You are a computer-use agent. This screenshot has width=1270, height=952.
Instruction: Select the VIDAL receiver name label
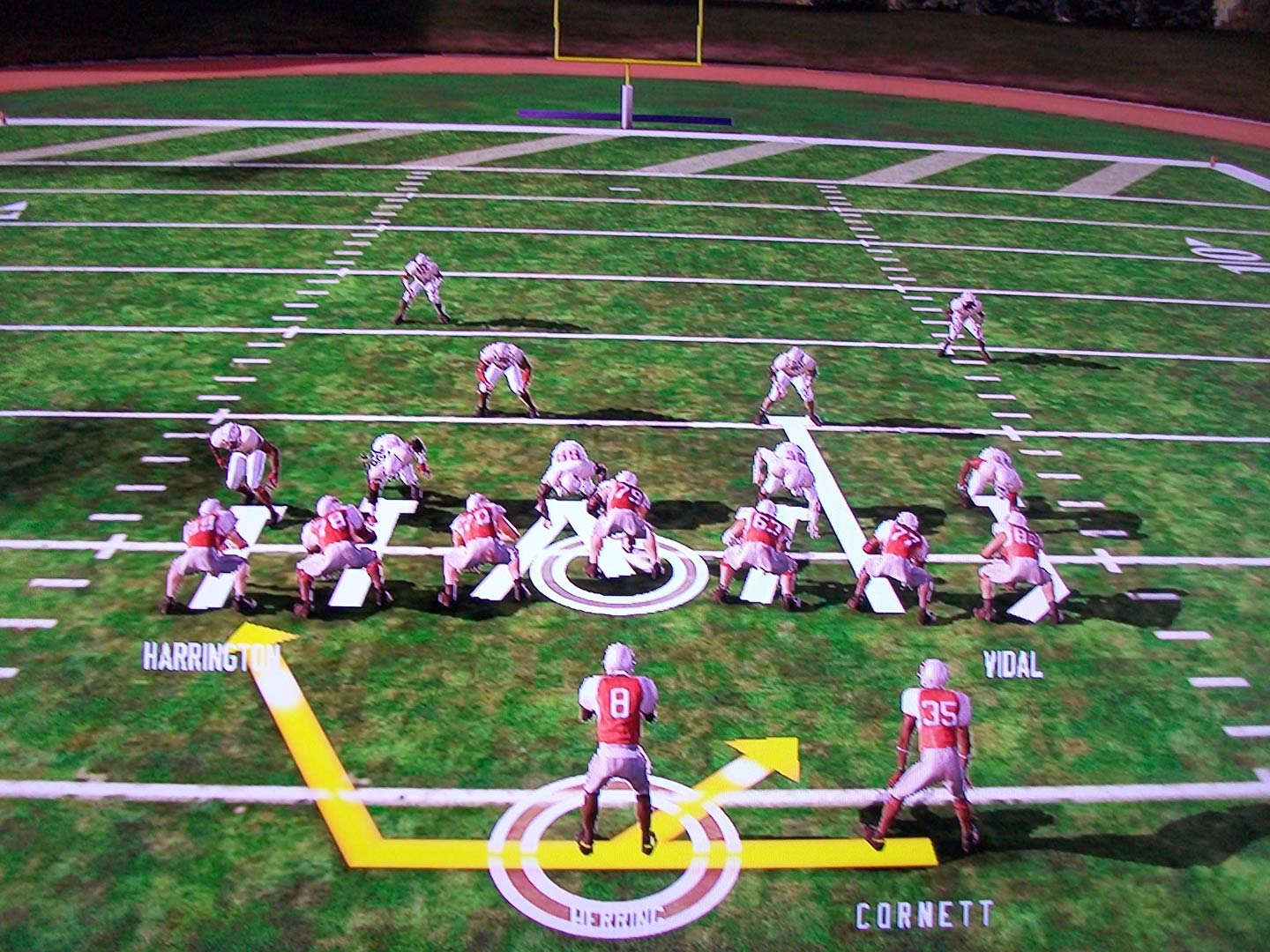1012,665
